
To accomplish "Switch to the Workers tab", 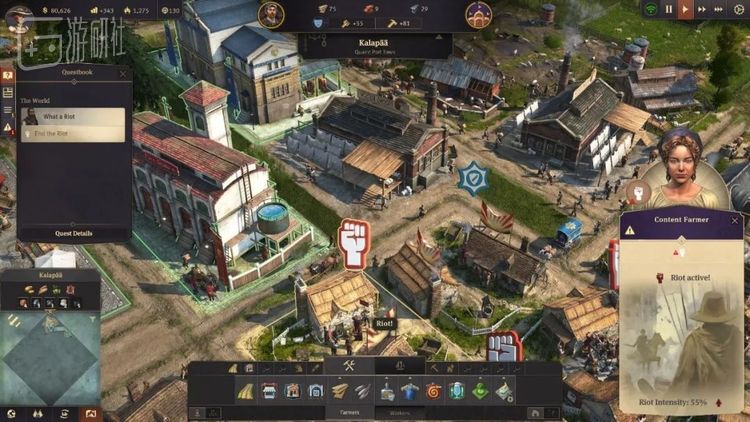I will pos(400,411).
